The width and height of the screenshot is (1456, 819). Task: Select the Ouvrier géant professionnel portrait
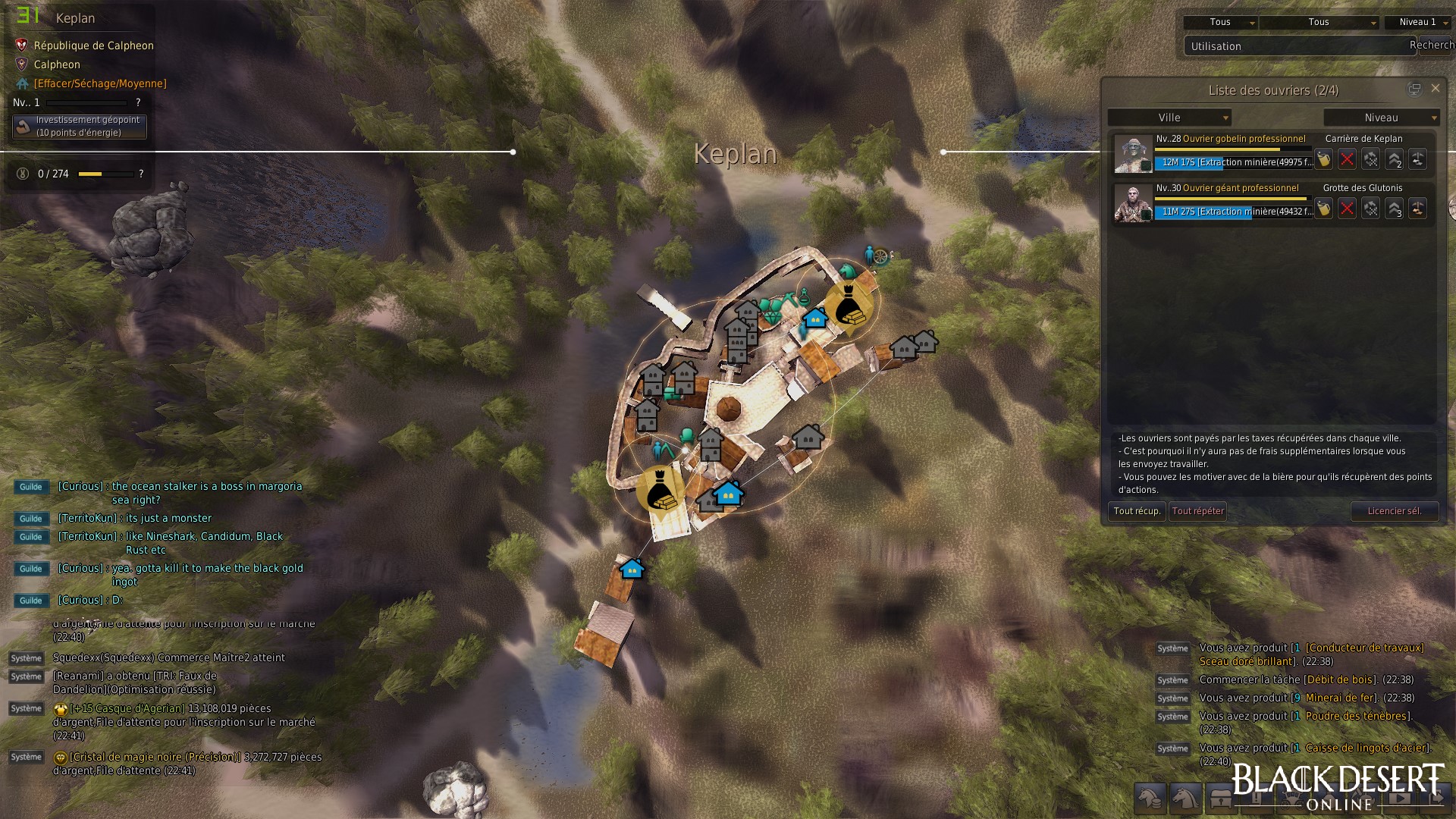(x=1132, y=204)
